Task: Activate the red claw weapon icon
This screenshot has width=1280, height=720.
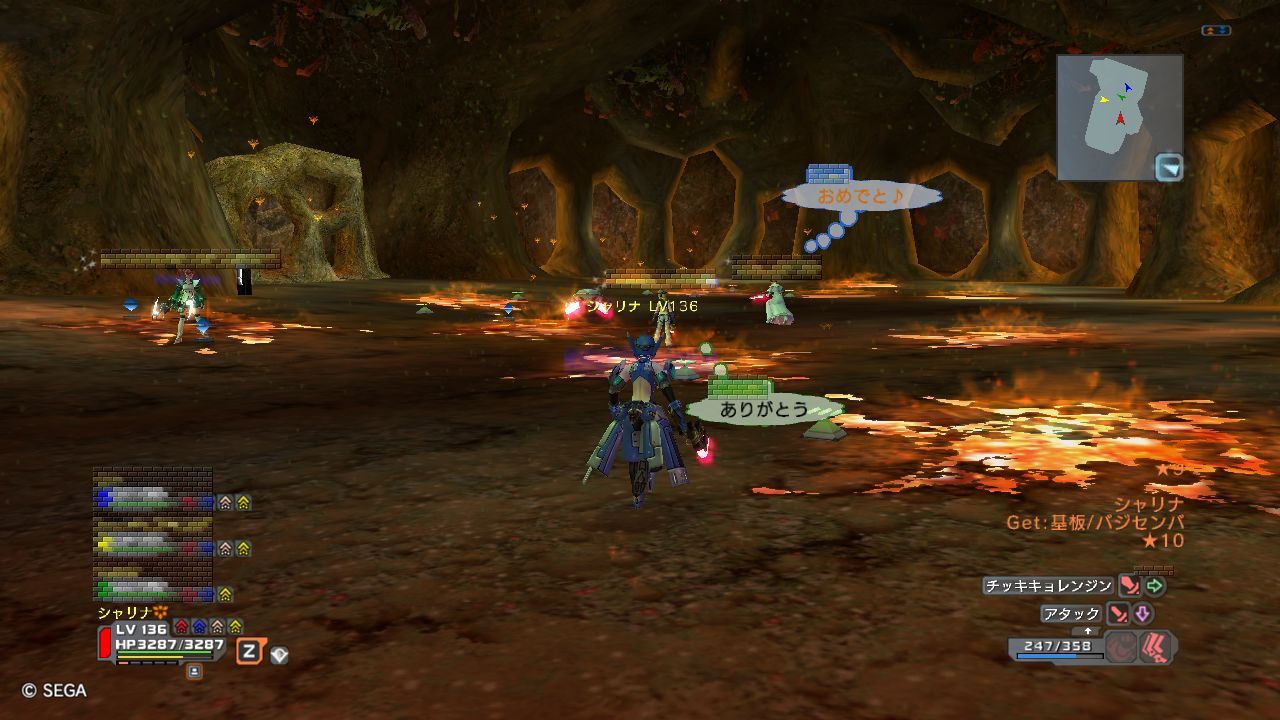Action: click(1157, 647)
